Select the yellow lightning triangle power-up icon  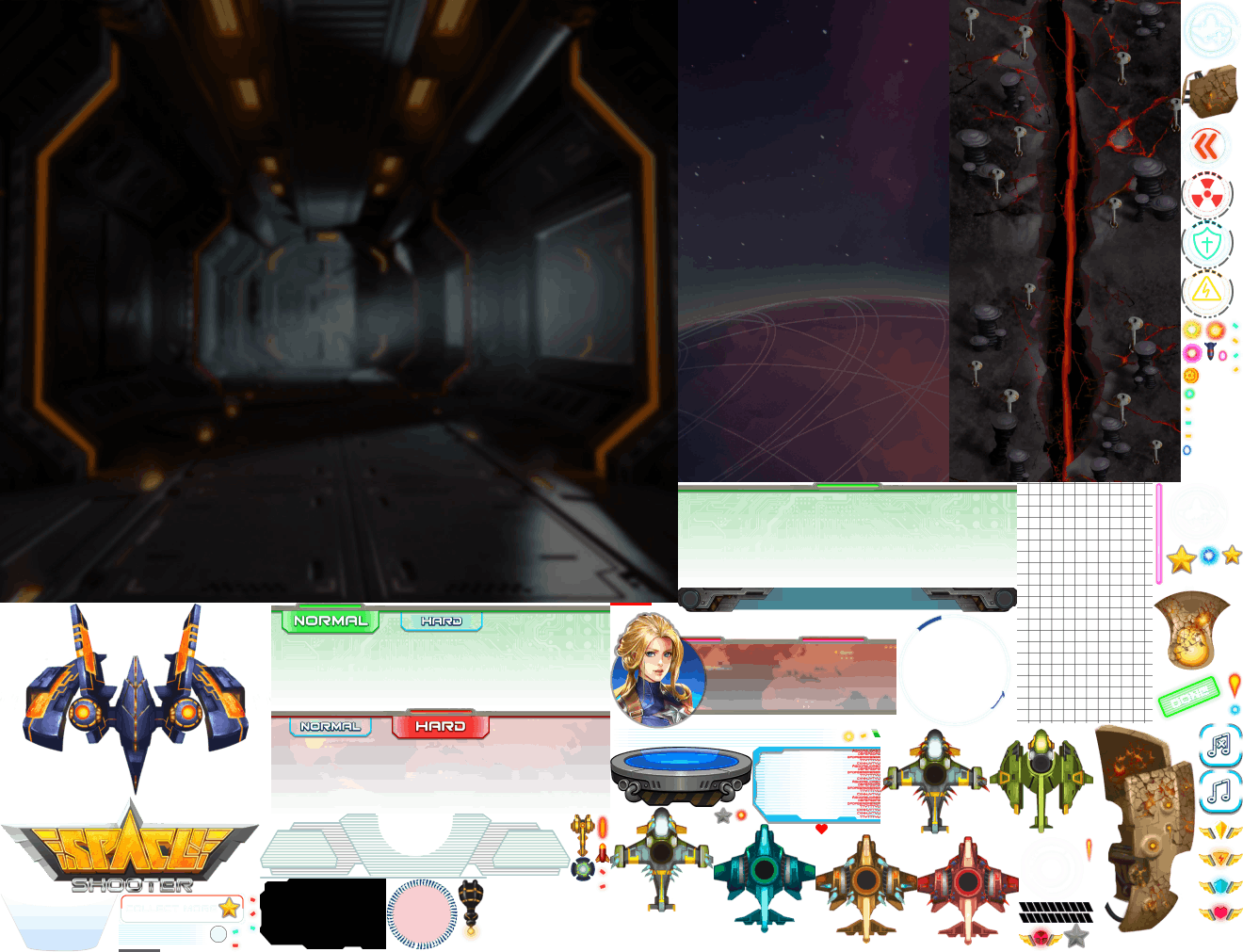1206,292
